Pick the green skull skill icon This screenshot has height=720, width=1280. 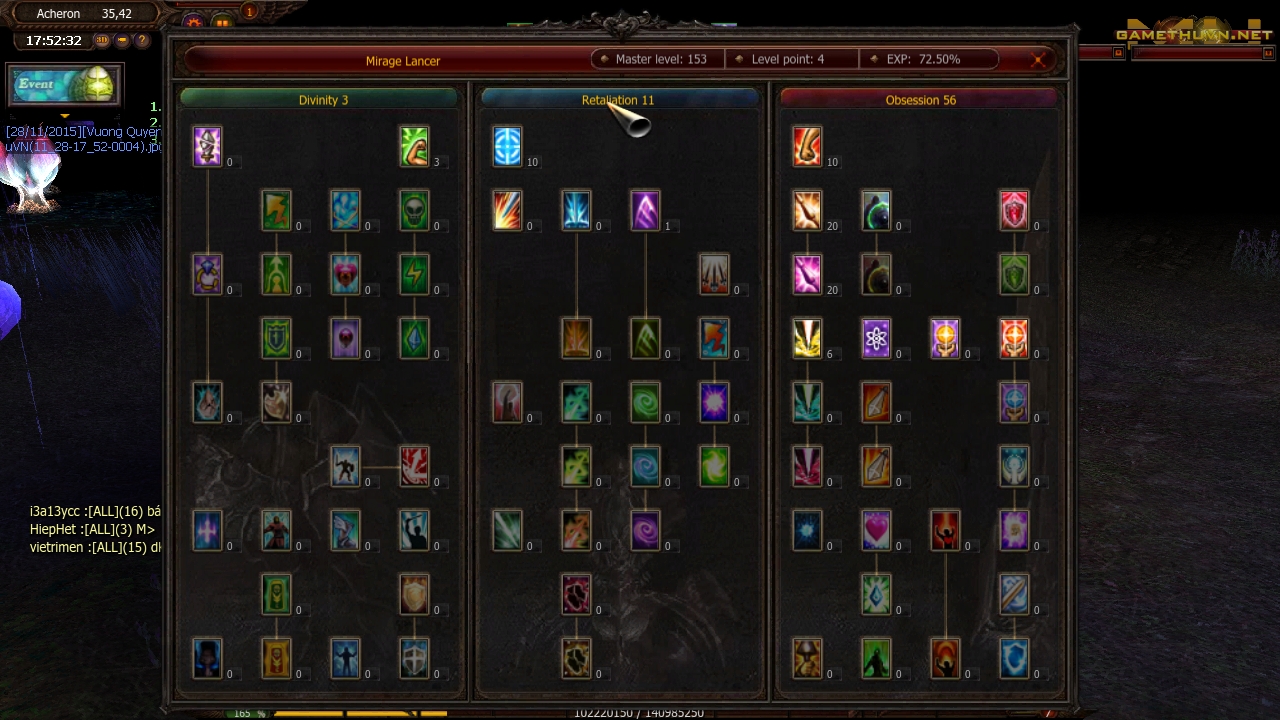pyautogui.click(x=414, y=210)
